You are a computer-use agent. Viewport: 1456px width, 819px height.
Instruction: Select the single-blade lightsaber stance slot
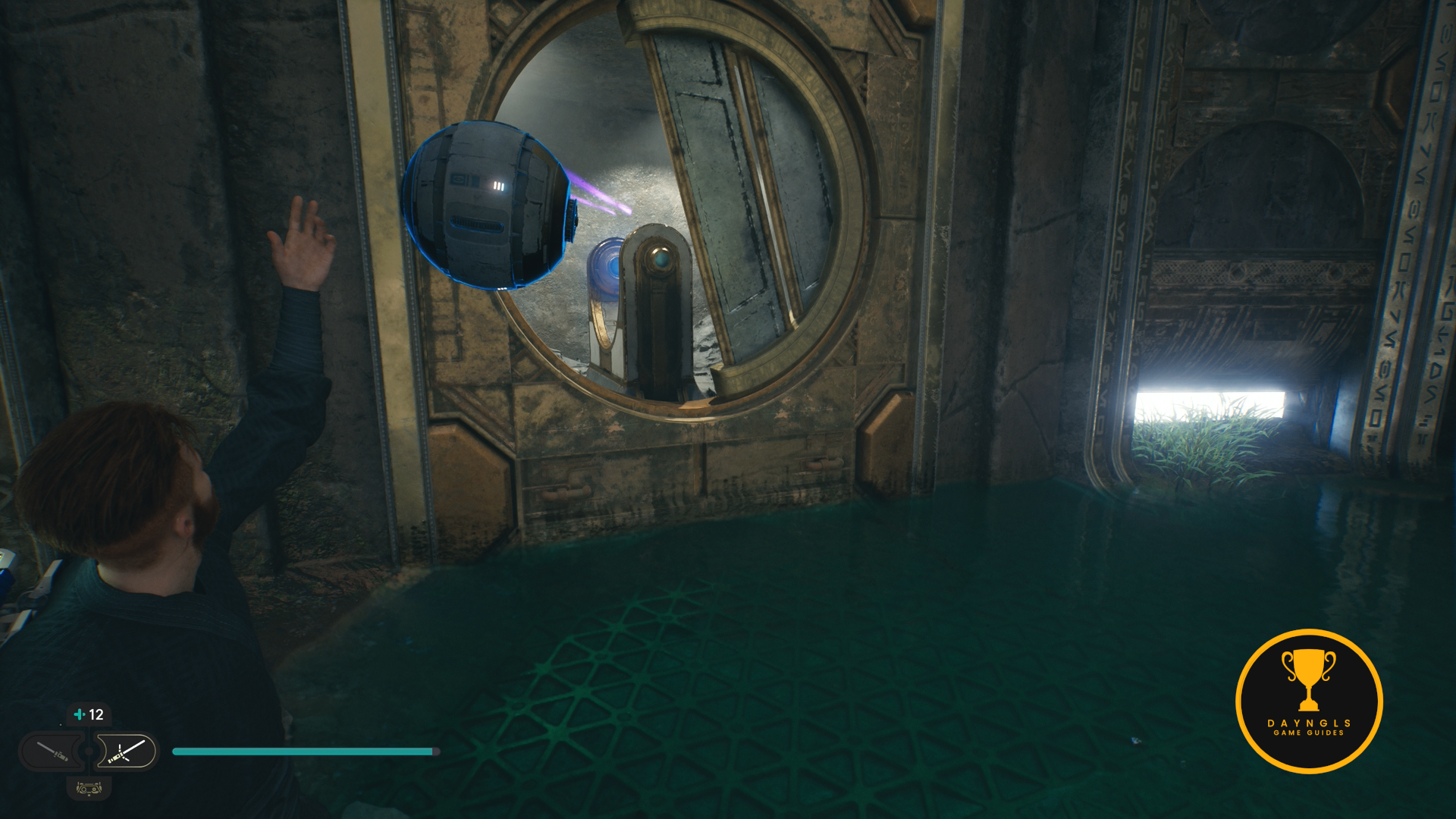tap(52, 752)
